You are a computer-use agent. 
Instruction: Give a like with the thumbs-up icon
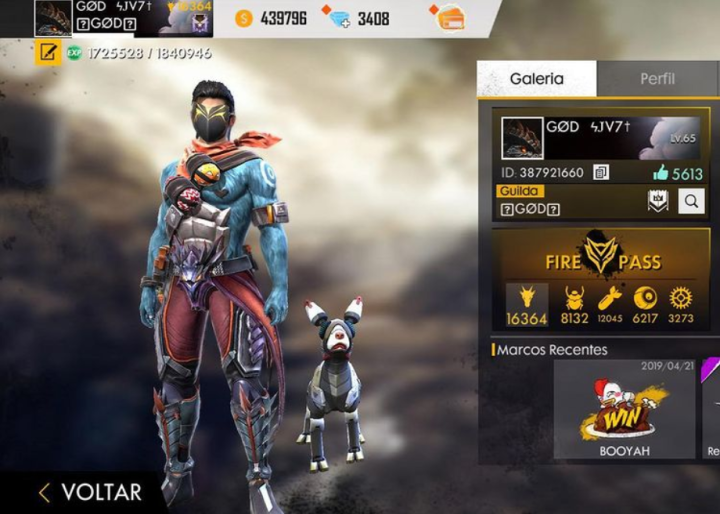[660, 172]
